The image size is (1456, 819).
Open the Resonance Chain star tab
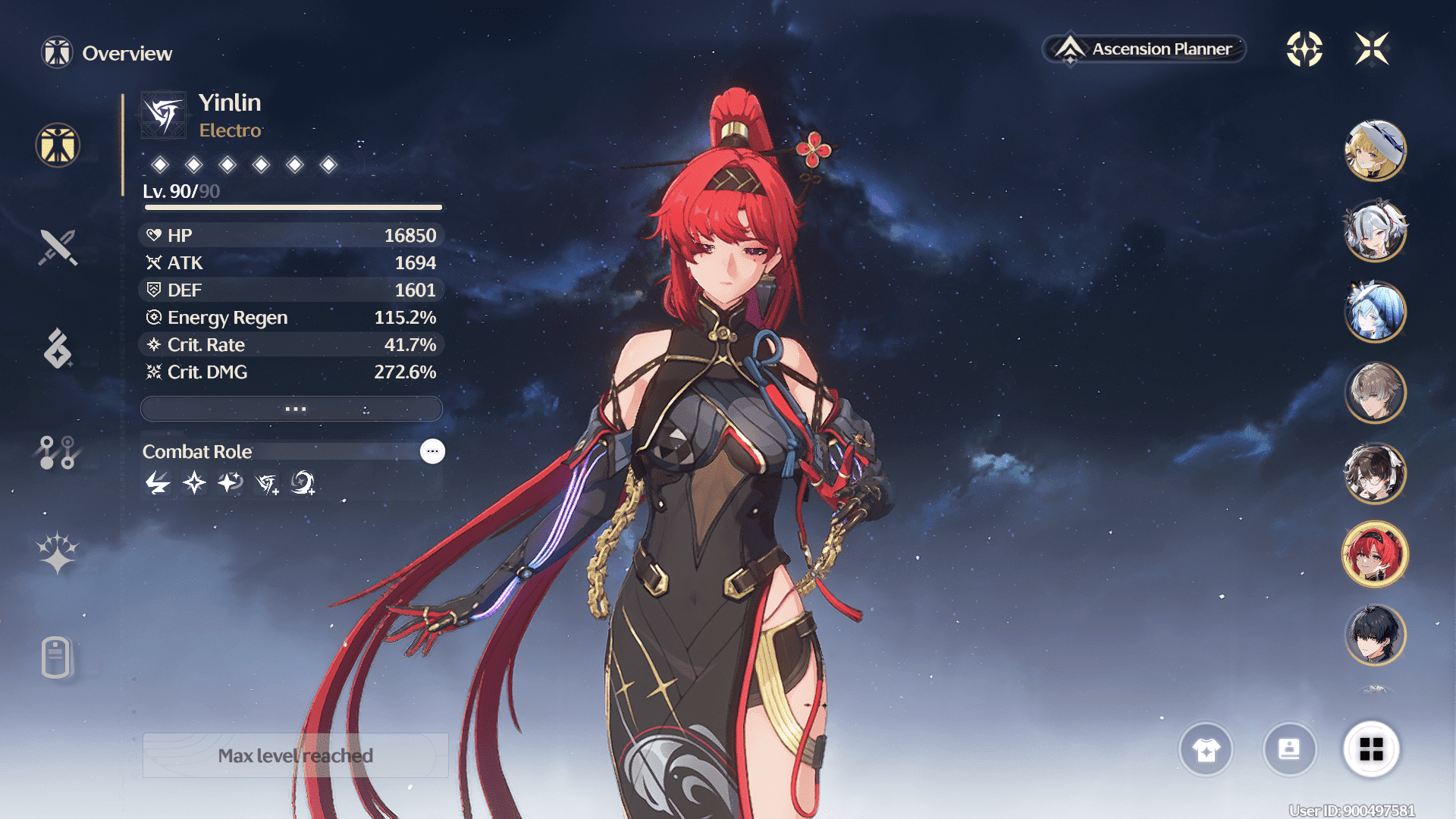click(x=58, y=552)
